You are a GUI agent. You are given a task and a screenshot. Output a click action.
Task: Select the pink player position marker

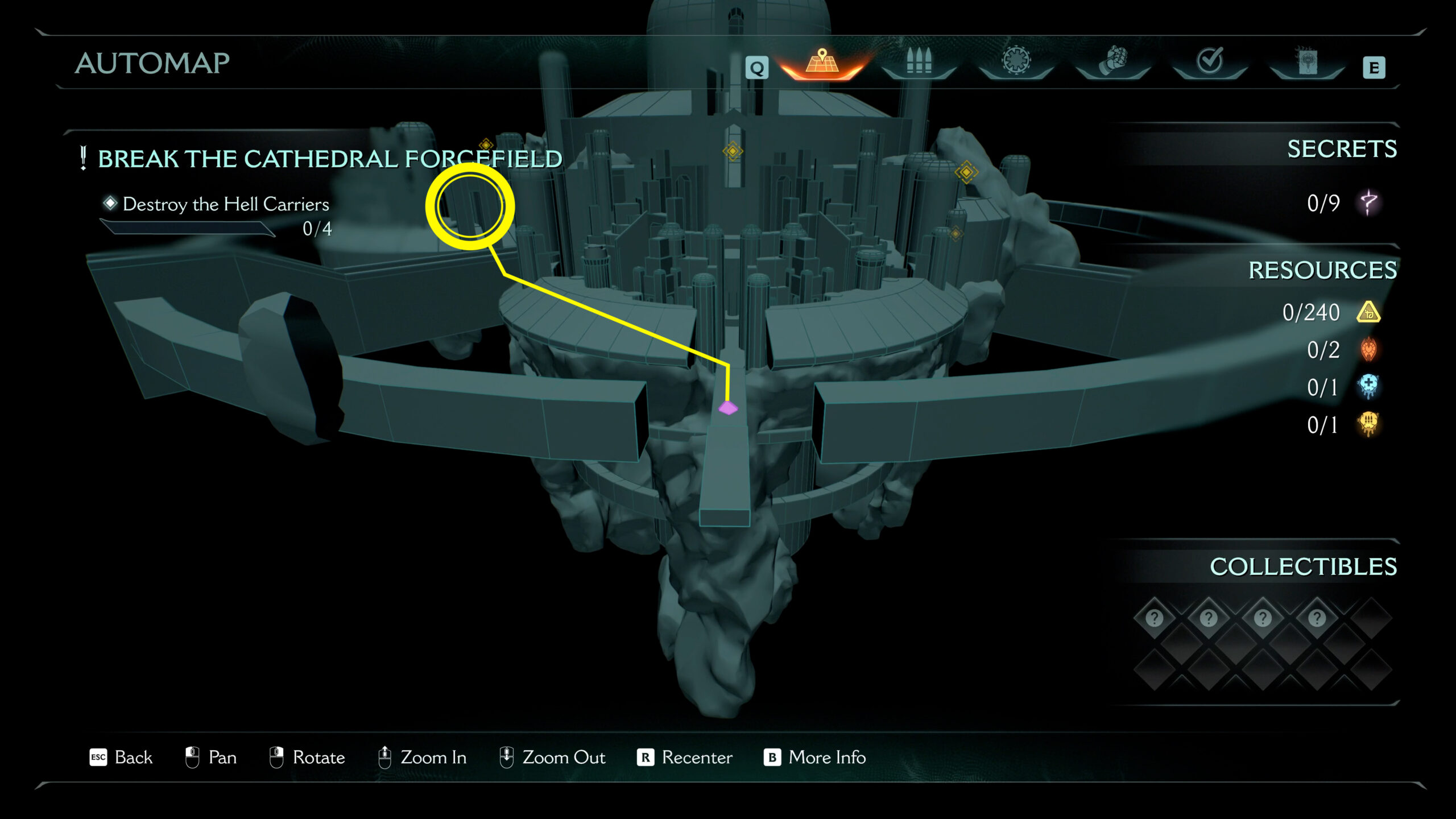point(728,408)
